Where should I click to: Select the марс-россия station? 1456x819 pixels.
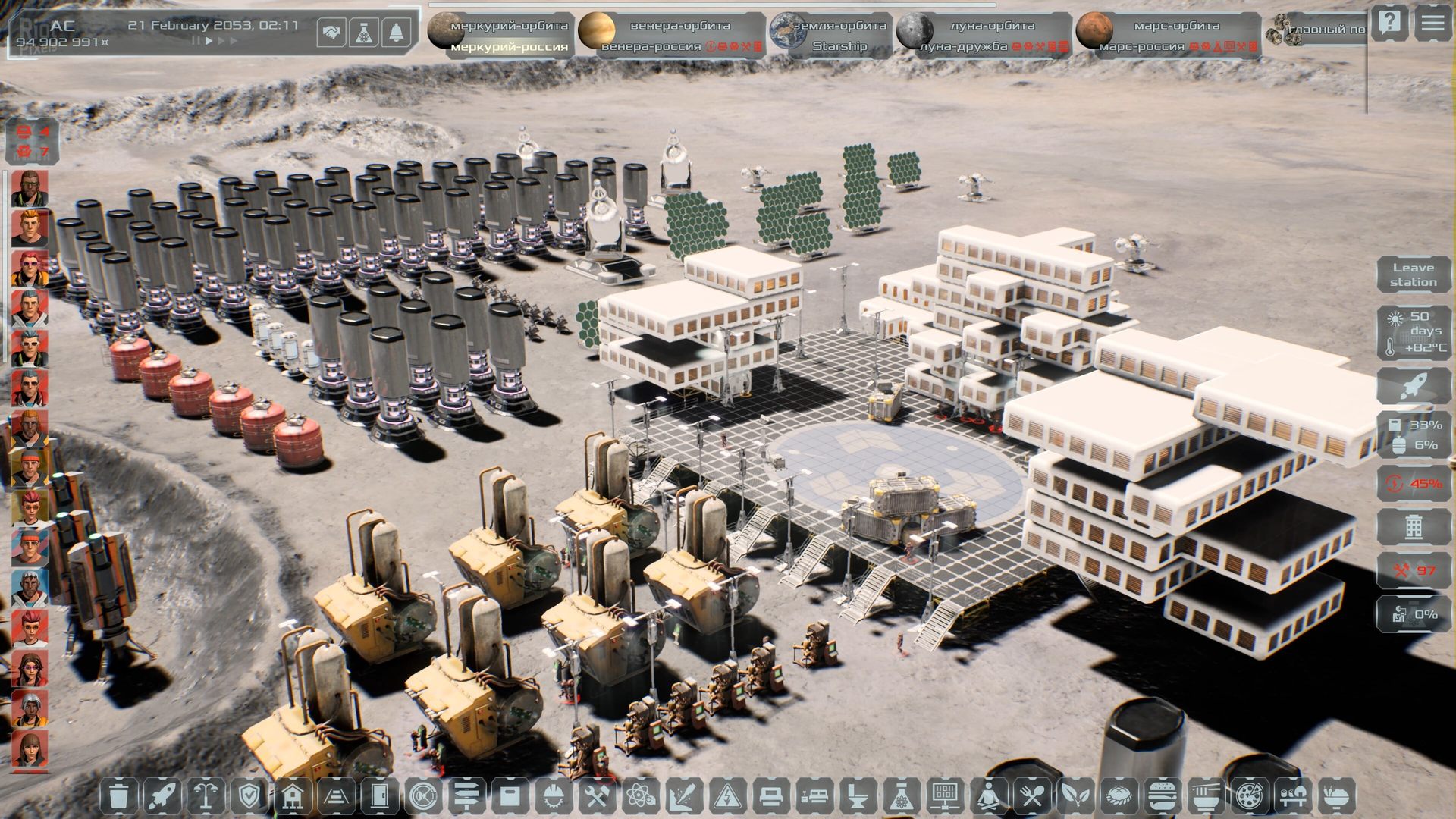(x=1141, y=47)
